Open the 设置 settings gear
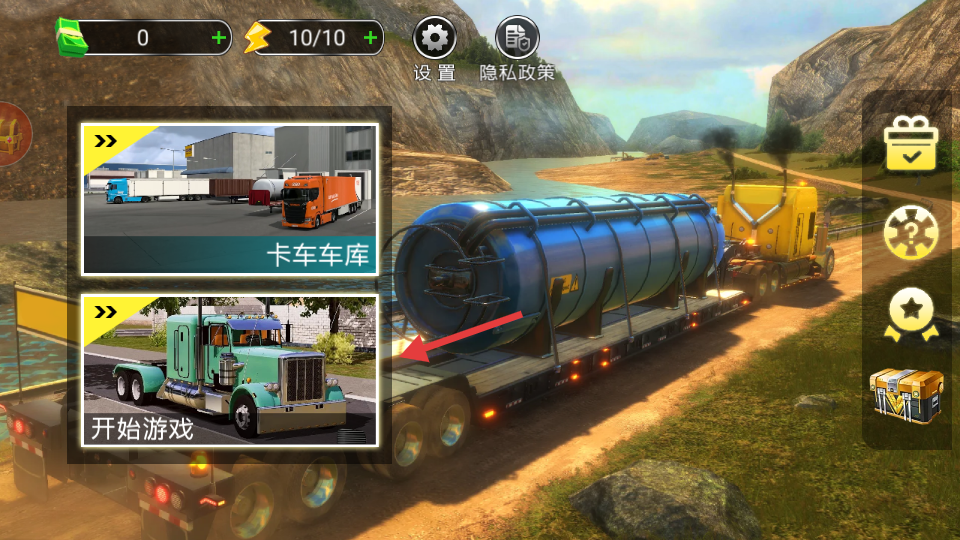 (435, 39)
